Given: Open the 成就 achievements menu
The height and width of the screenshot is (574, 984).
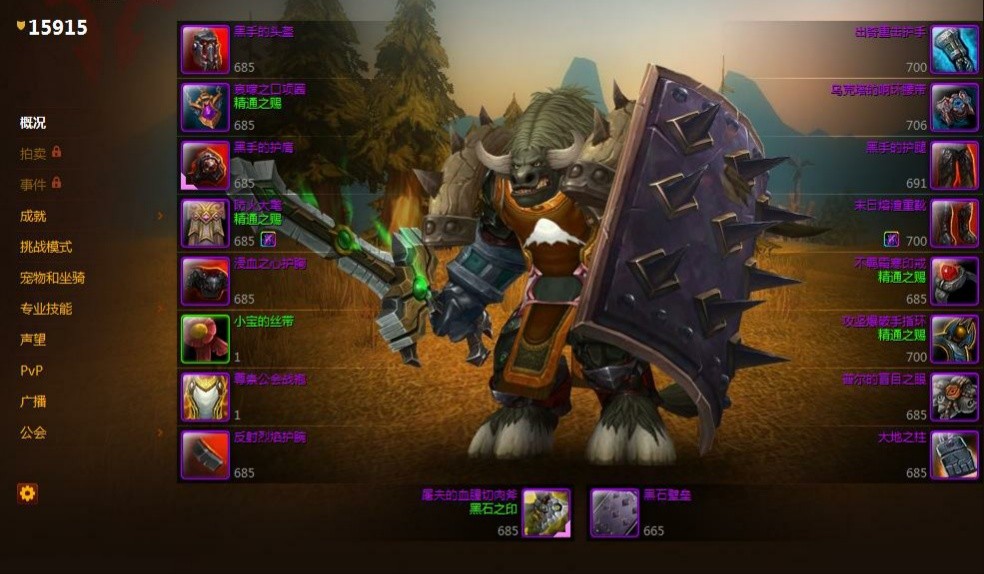Looking at the screenshot, I should (33, 216).
